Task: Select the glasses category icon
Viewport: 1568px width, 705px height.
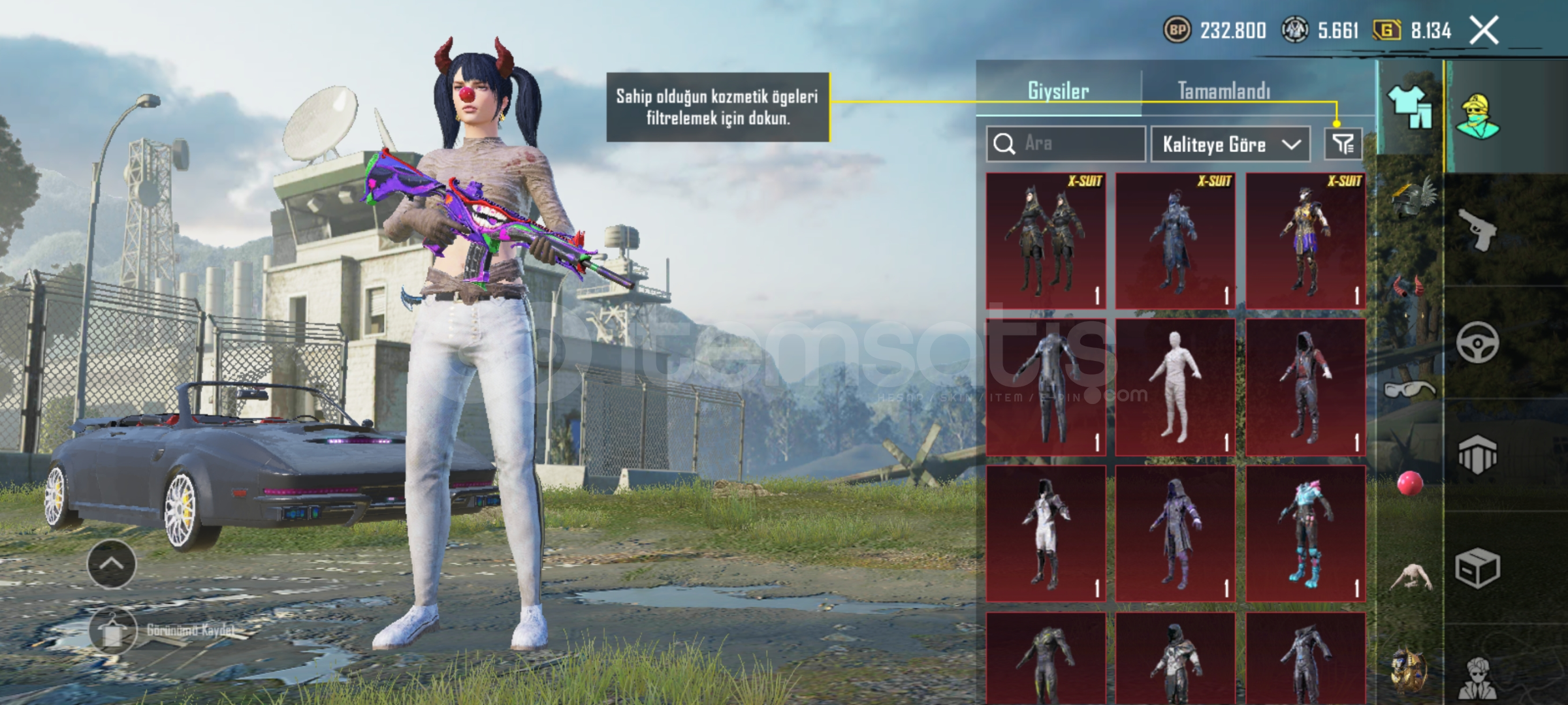Action: (x=1409, y=390)
